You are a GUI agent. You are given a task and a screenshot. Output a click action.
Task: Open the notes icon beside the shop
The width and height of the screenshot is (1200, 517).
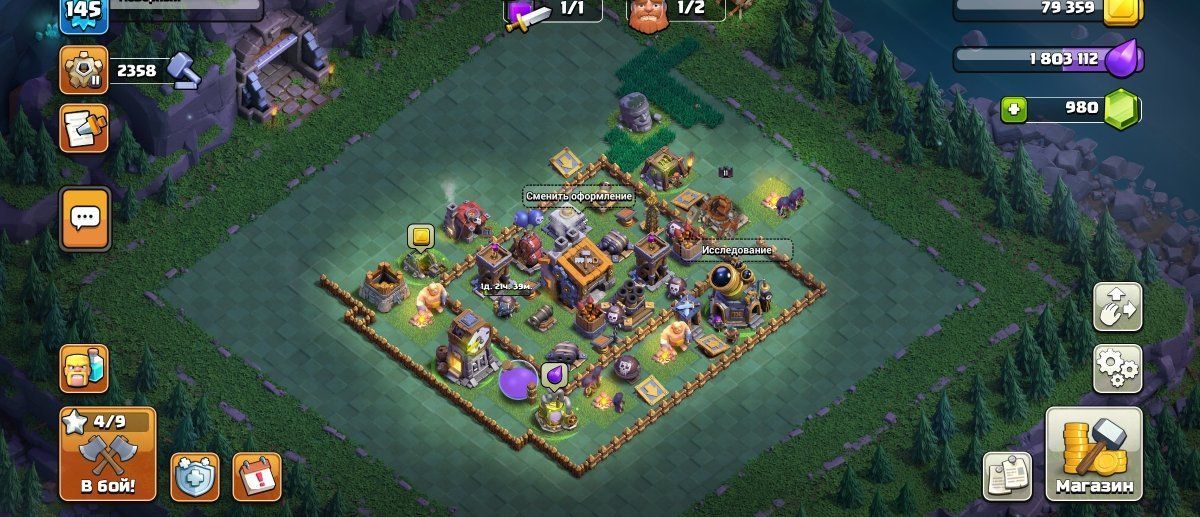[x=1008, y=475]
